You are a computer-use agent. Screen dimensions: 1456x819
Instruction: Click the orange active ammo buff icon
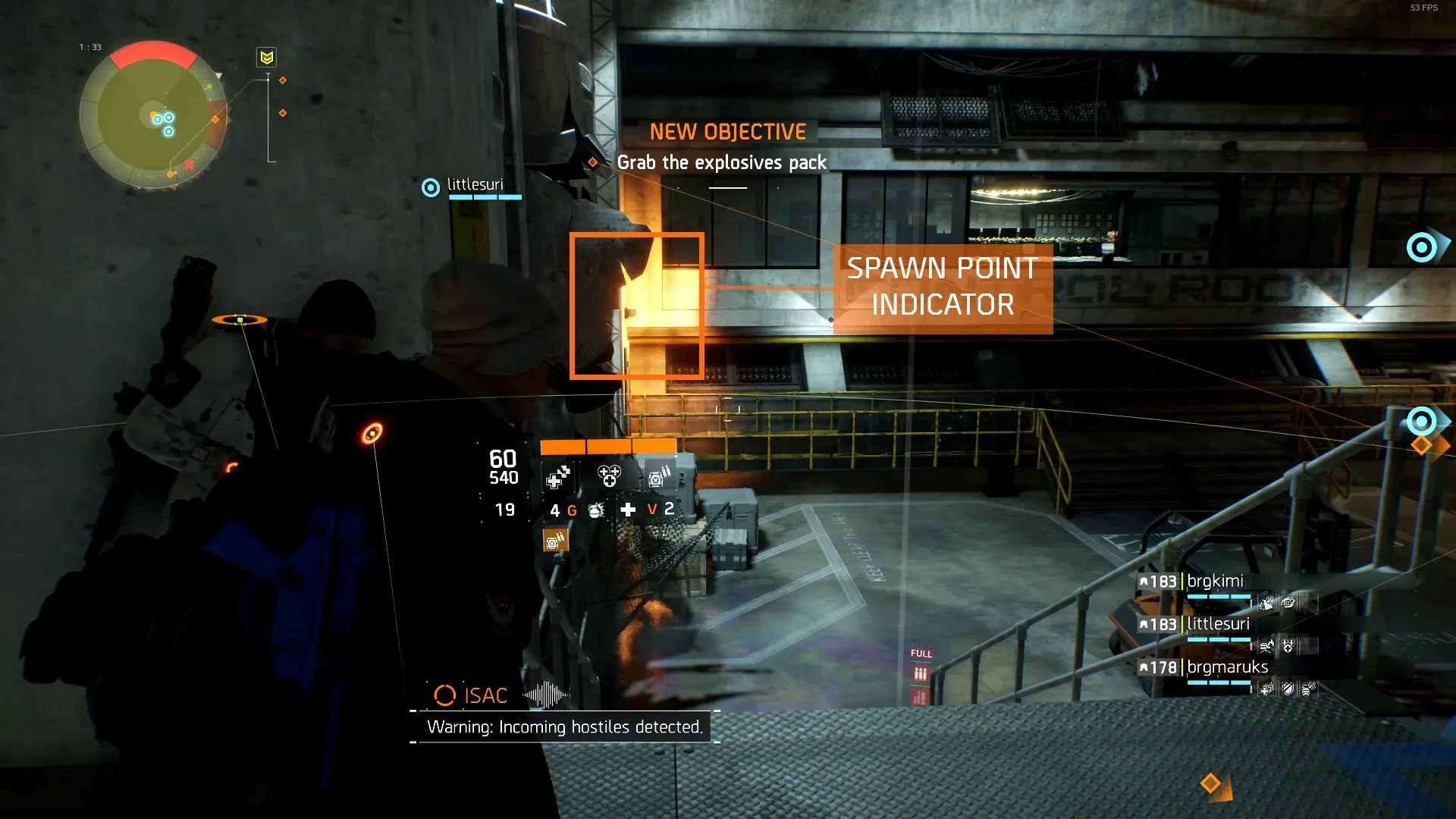pyautogui.click(x=555, y=541)
